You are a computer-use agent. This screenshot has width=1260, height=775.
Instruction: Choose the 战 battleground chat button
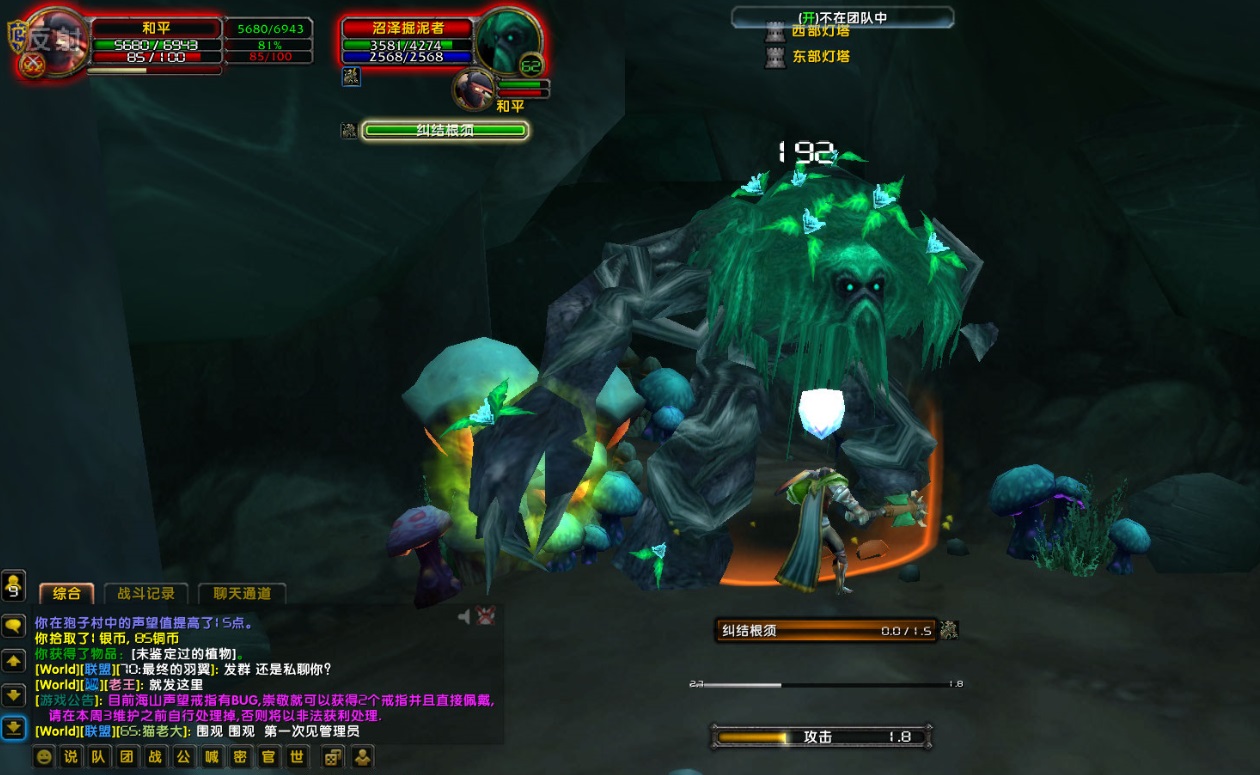[155, 757]
